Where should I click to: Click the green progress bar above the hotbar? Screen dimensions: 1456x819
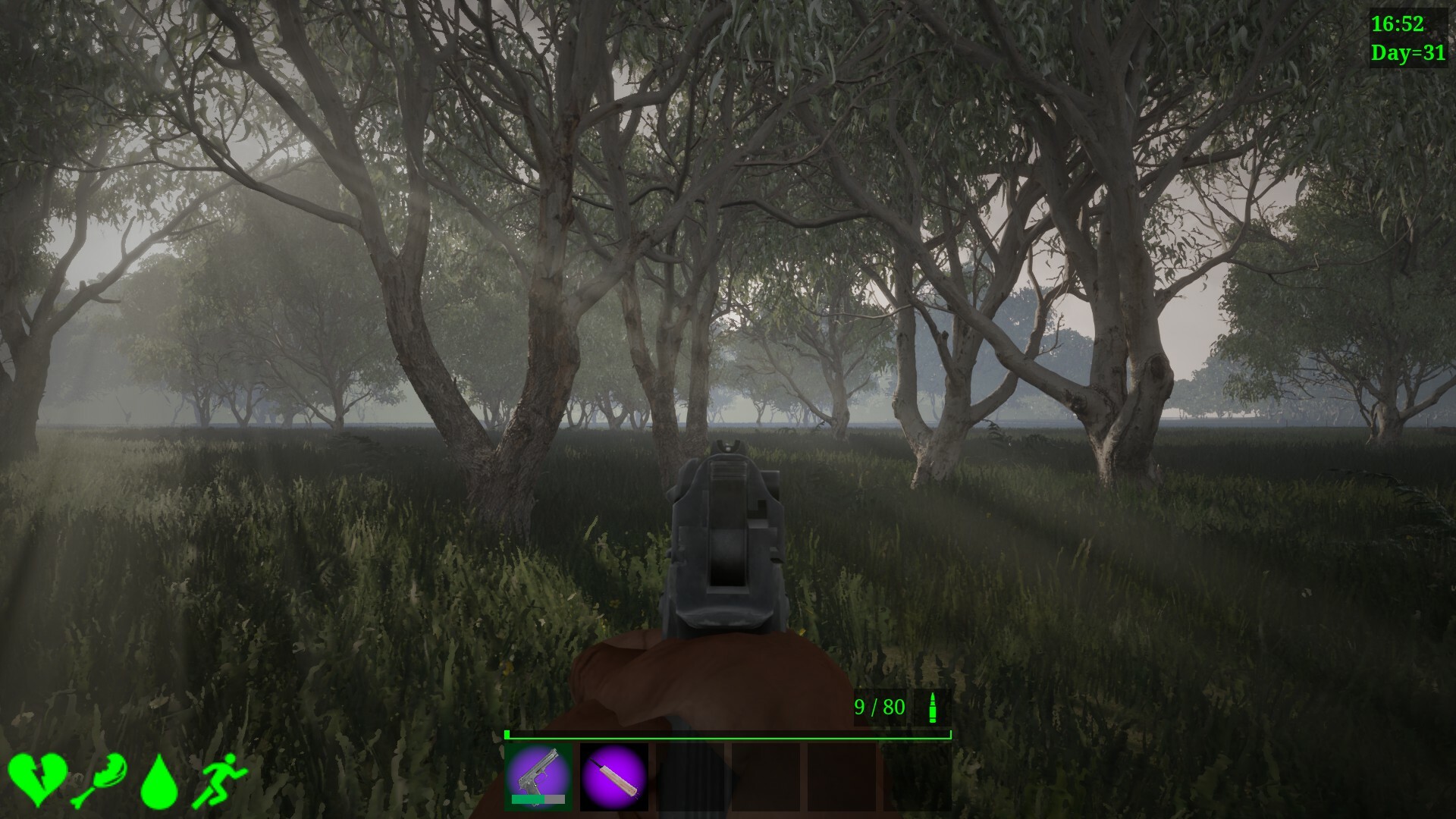click(726, 734)
